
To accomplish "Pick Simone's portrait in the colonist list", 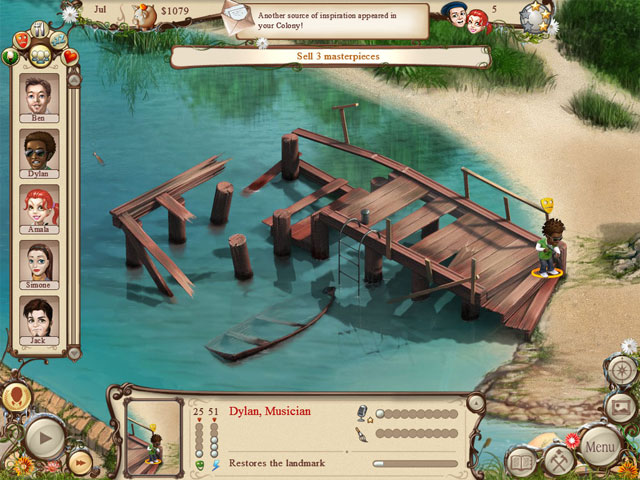I will pyautogui.click(x=41, y=263).
